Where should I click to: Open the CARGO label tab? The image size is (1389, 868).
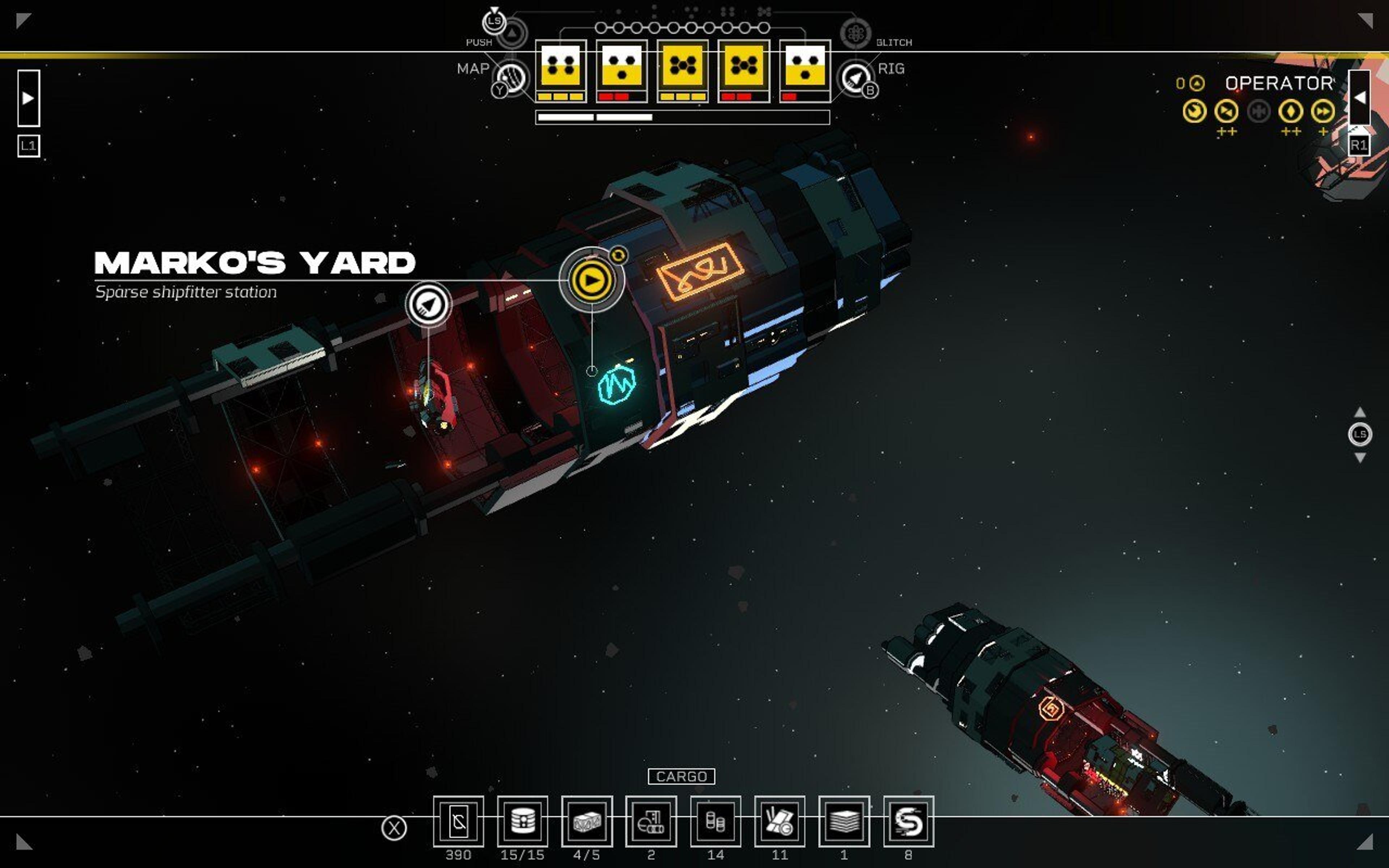(x=681, y=776)
